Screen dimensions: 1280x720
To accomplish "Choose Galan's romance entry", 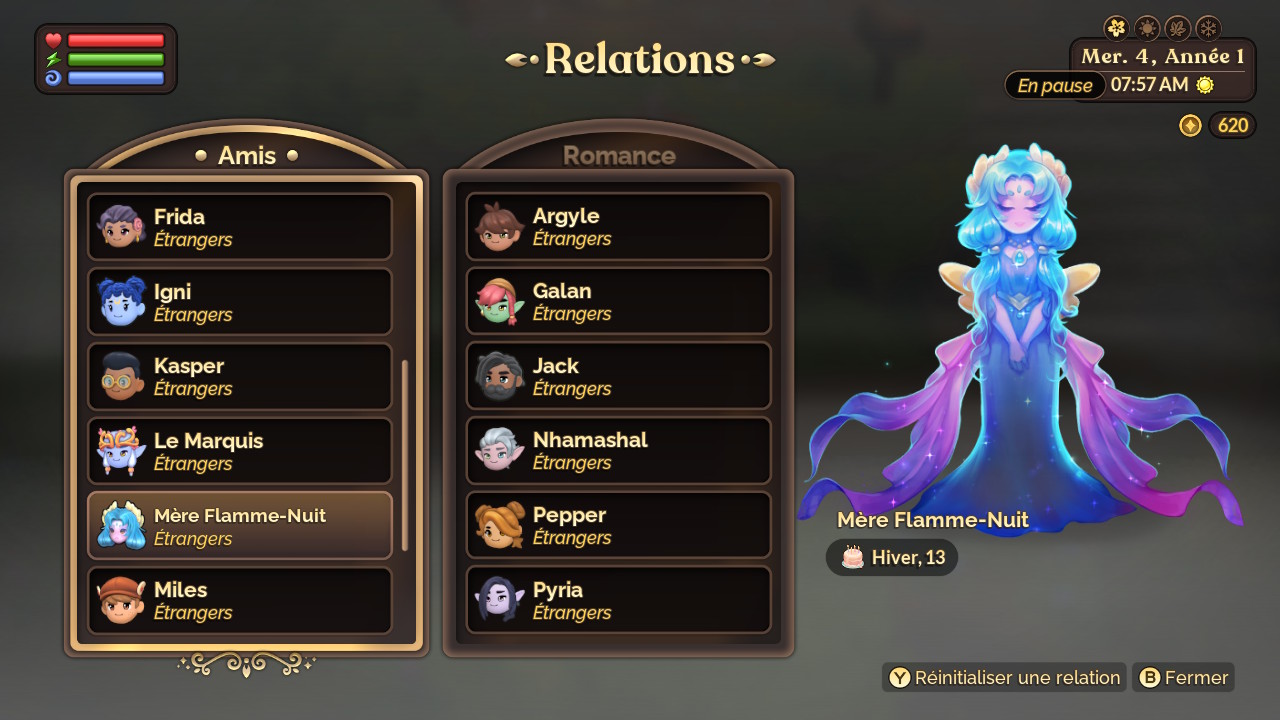I will (619, 301).
